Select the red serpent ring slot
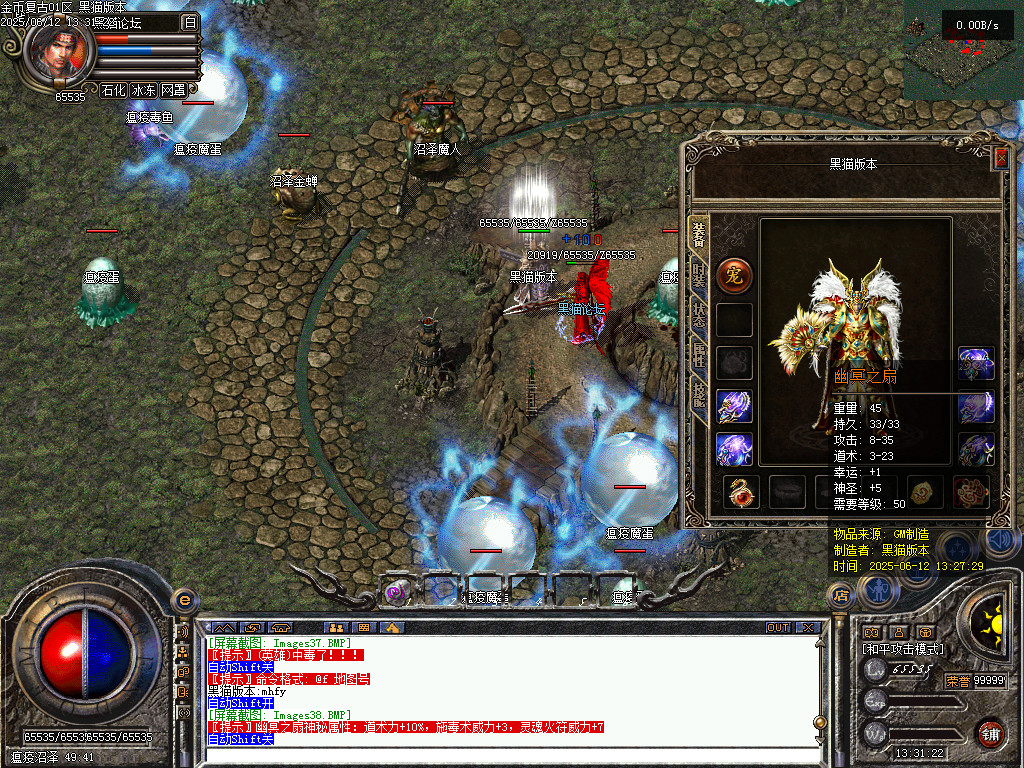The height and width of the screenshot is (768, 1024). click(x=741, y=492)
